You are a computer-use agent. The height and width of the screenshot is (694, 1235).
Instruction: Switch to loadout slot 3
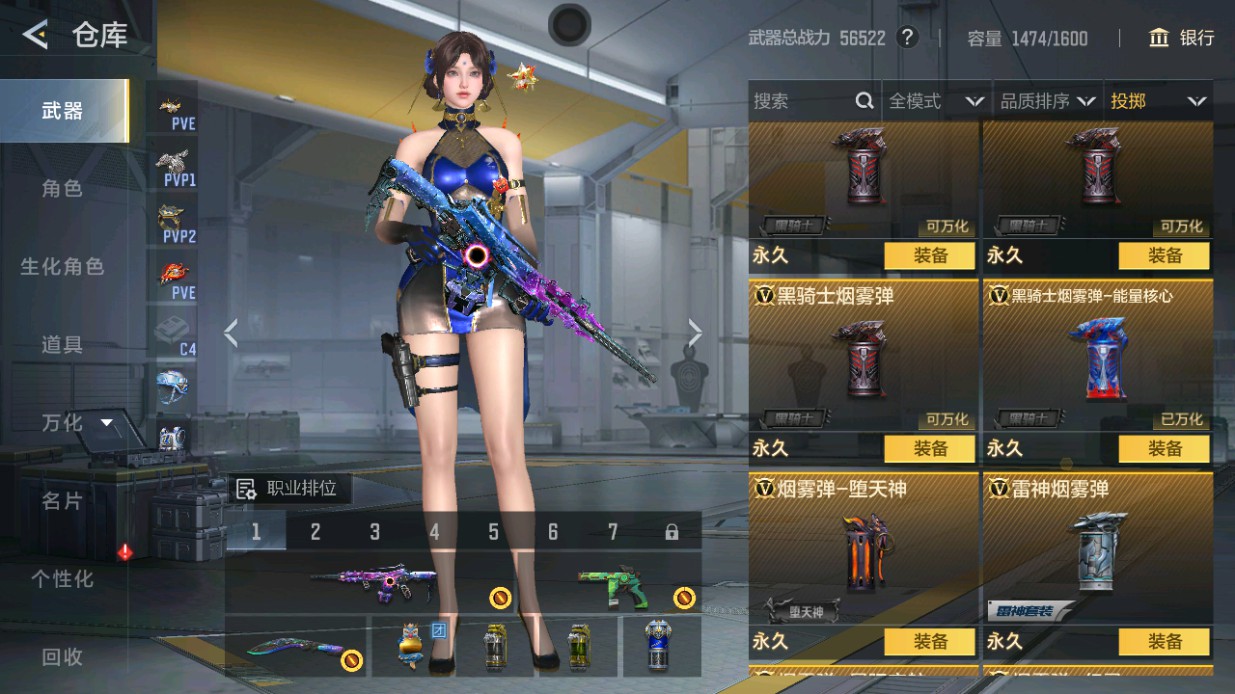coord(375,532)
